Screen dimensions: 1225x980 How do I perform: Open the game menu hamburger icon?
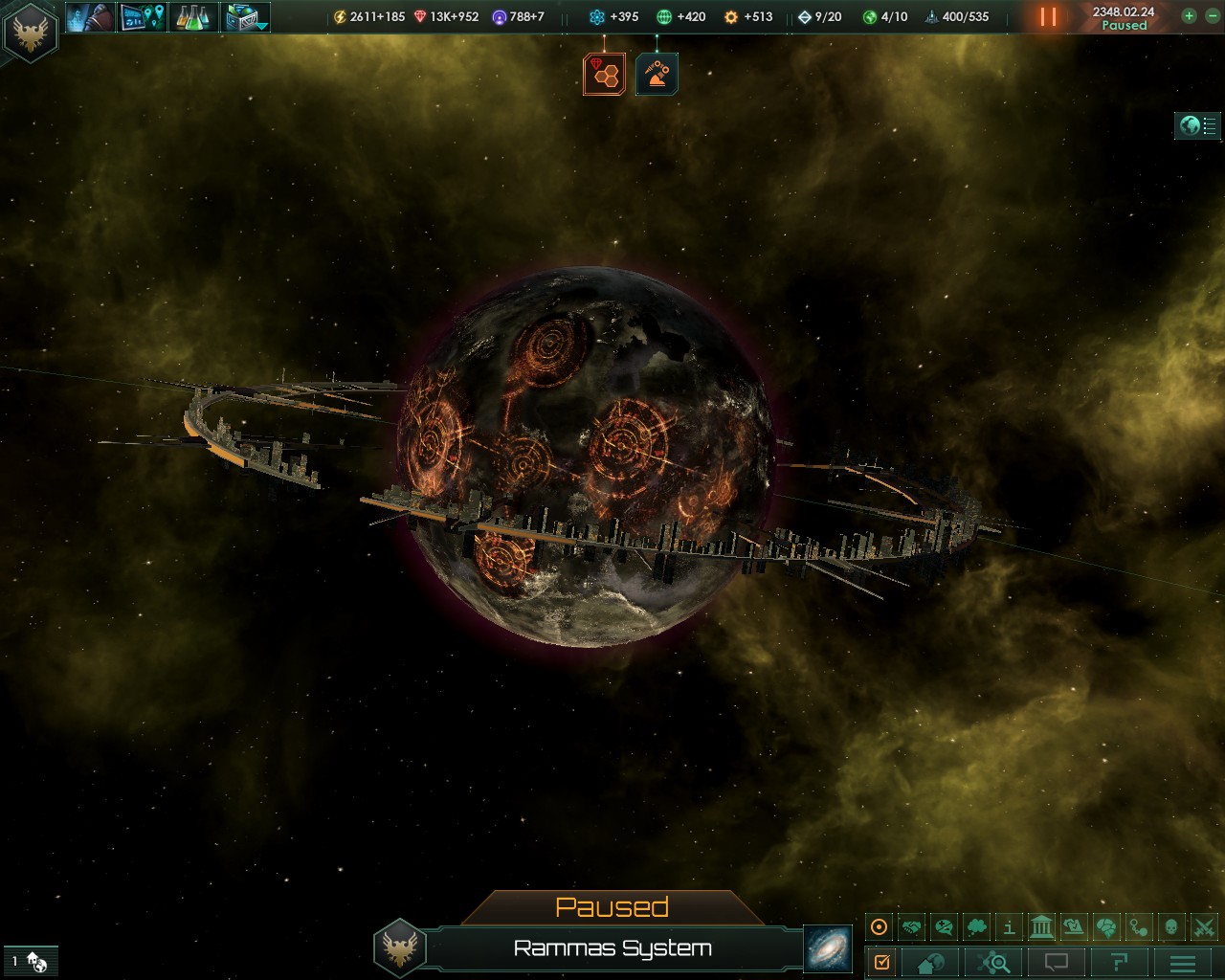[x=1182, y=963]
